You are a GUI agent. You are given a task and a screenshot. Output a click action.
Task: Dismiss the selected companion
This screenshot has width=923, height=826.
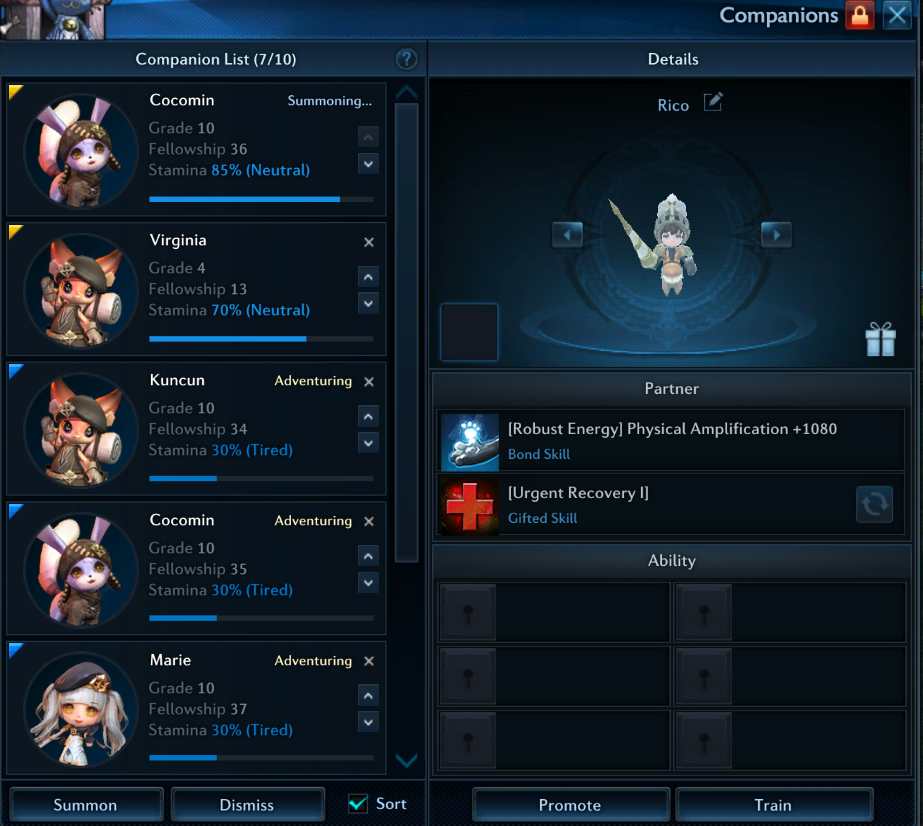pyautogui.click(x=248, y=805)
